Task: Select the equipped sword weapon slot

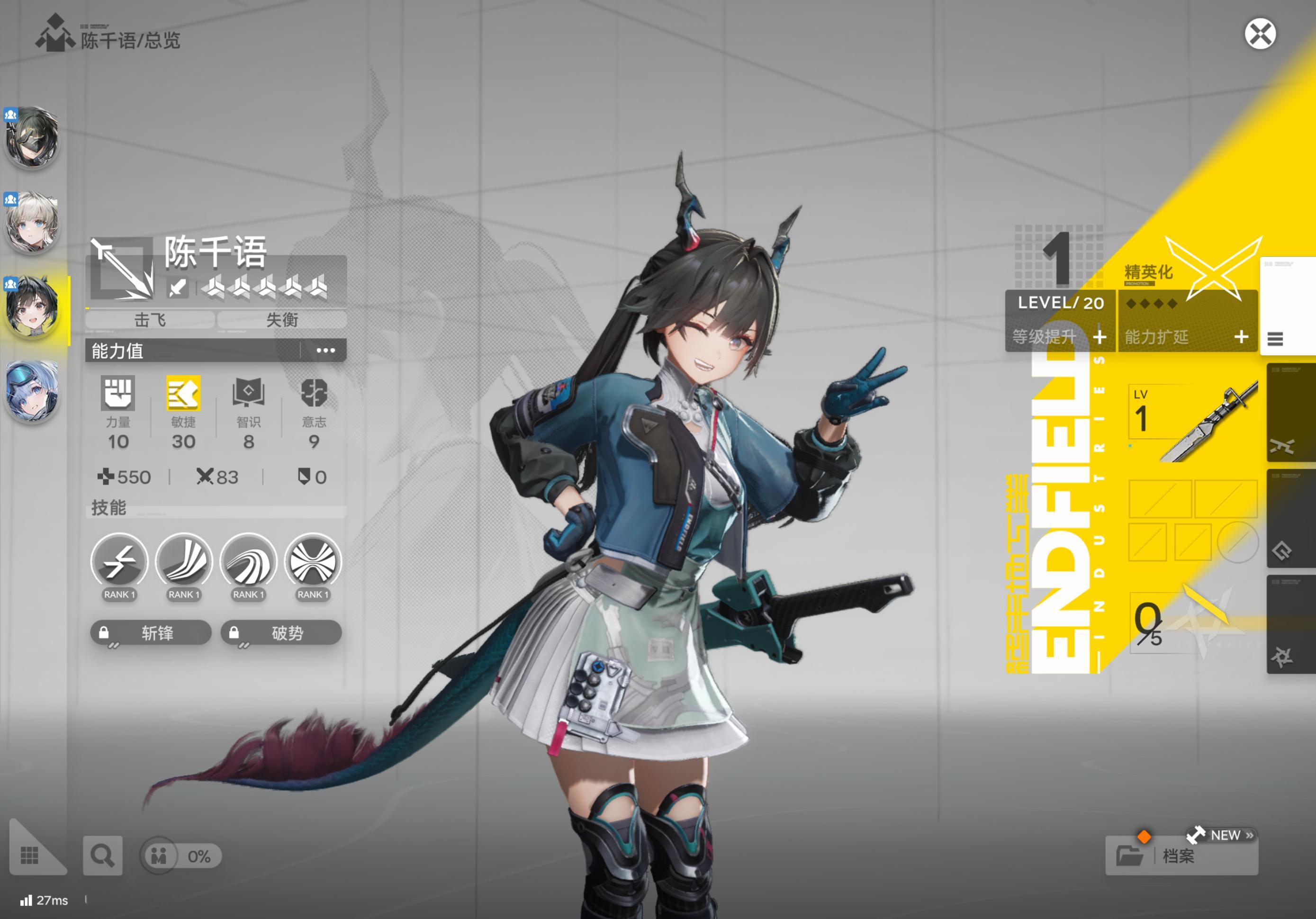Action: (x=1193, y=422)
